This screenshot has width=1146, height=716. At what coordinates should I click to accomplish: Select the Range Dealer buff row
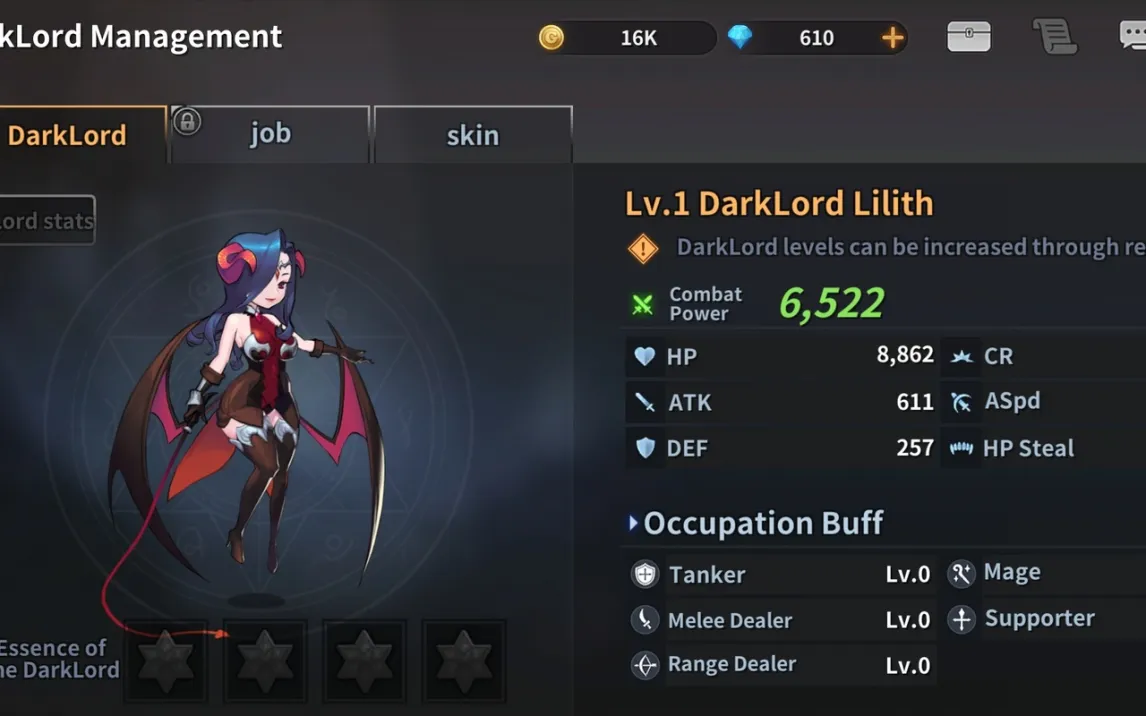[782, 665]
